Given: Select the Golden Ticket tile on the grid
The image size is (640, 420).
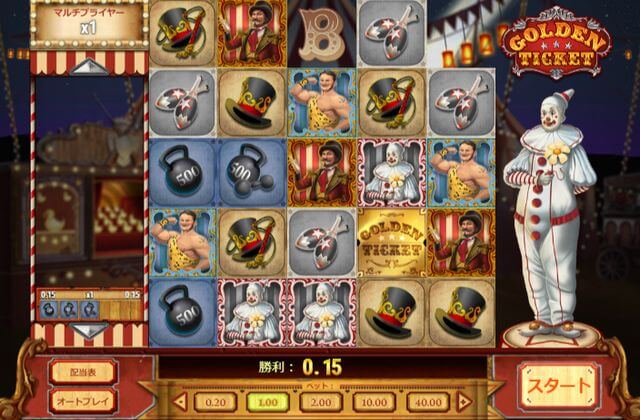Looking at the screenshot, I should [392, 242].
